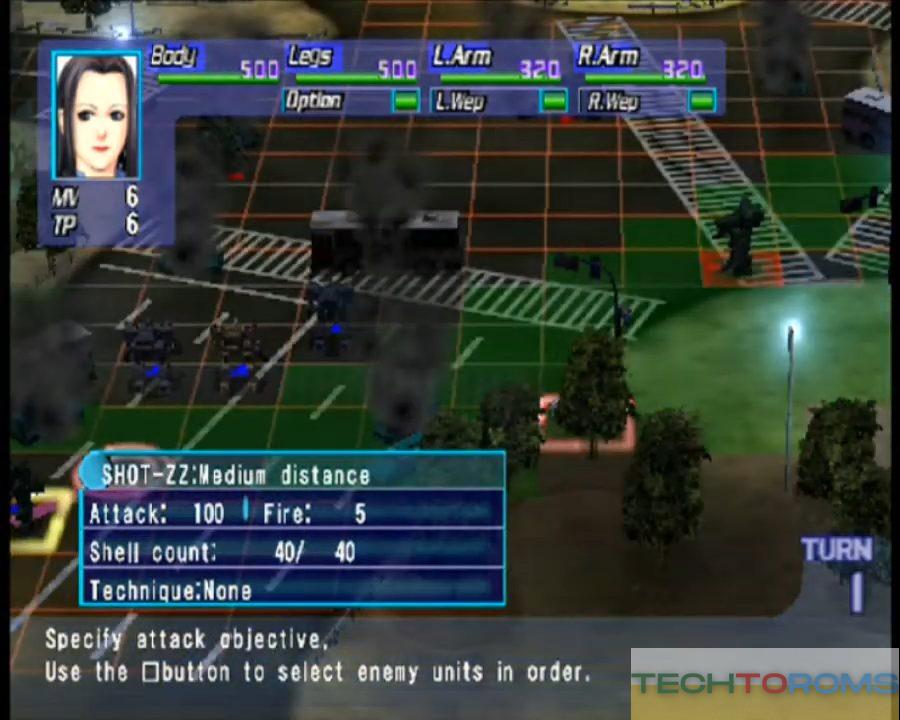Select the female pilot portrait
Image resolution: width=900 pixels, height=720 pixels.
click(x=97, y=116)
